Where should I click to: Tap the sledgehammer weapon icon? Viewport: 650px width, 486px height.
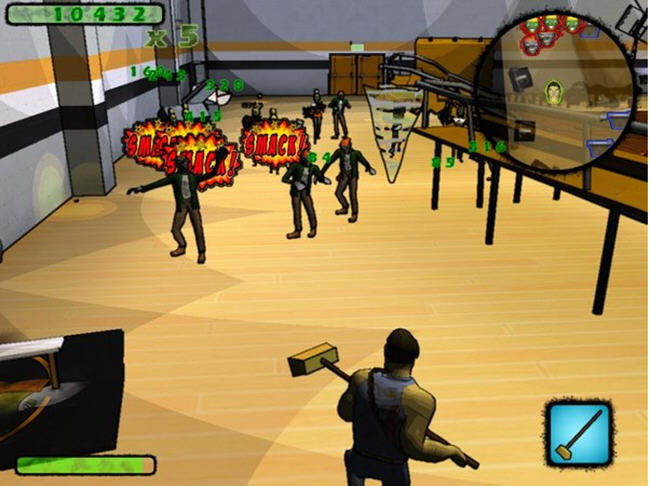pyautogui.click(x=579, y=433)
